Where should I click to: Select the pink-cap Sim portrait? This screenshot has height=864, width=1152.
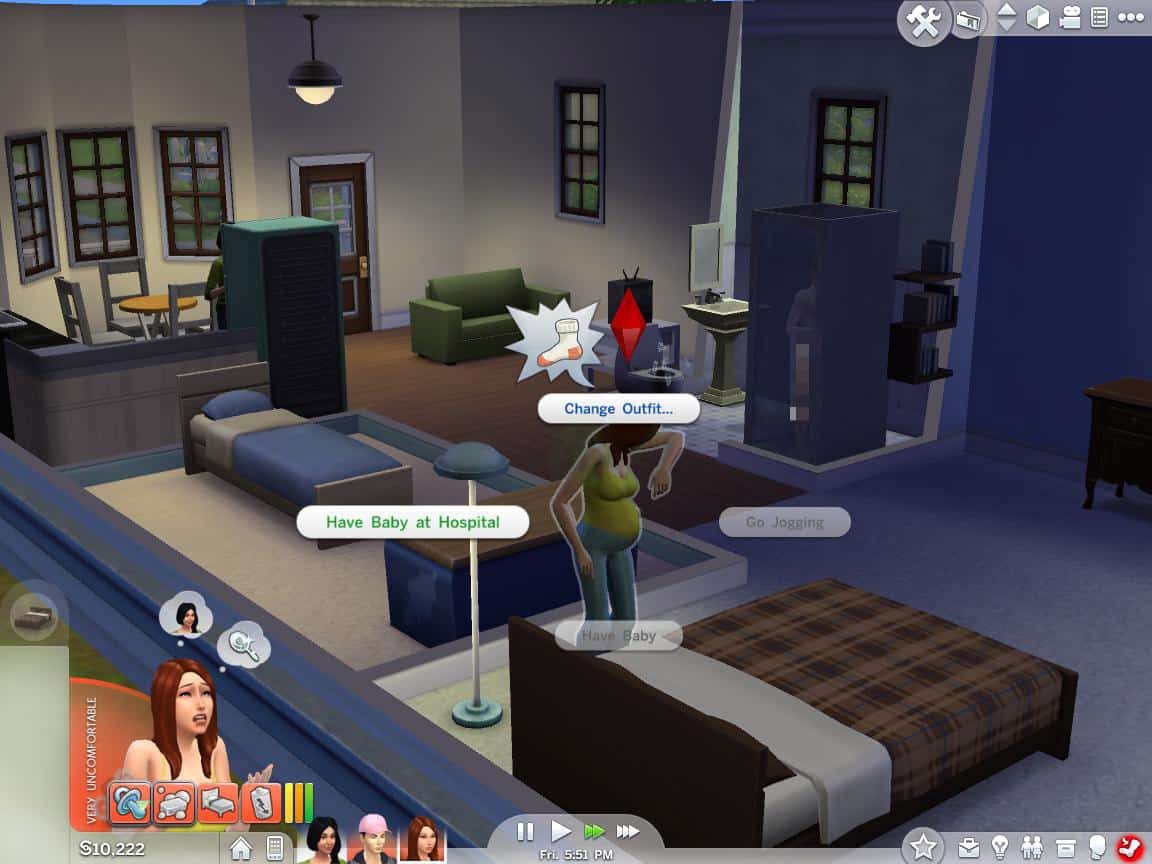coord(370,842)
